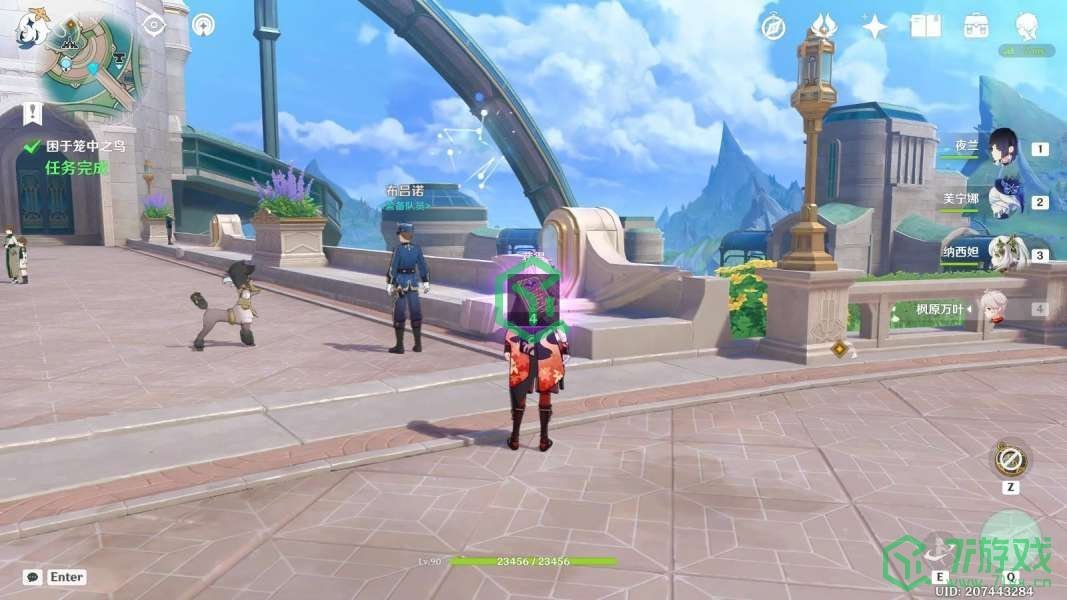Open the chat box speech bubble
Screen dimensions: 1067x600
coord(33,577)
